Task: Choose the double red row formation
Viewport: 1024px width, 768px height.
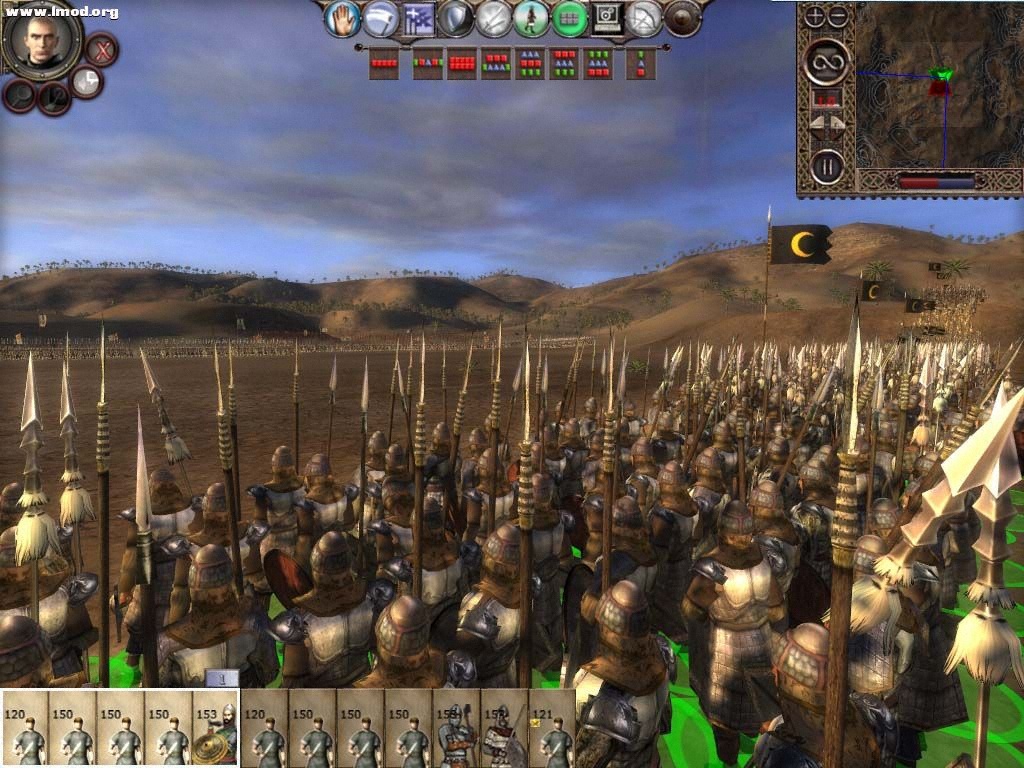Action: point(462,64)
